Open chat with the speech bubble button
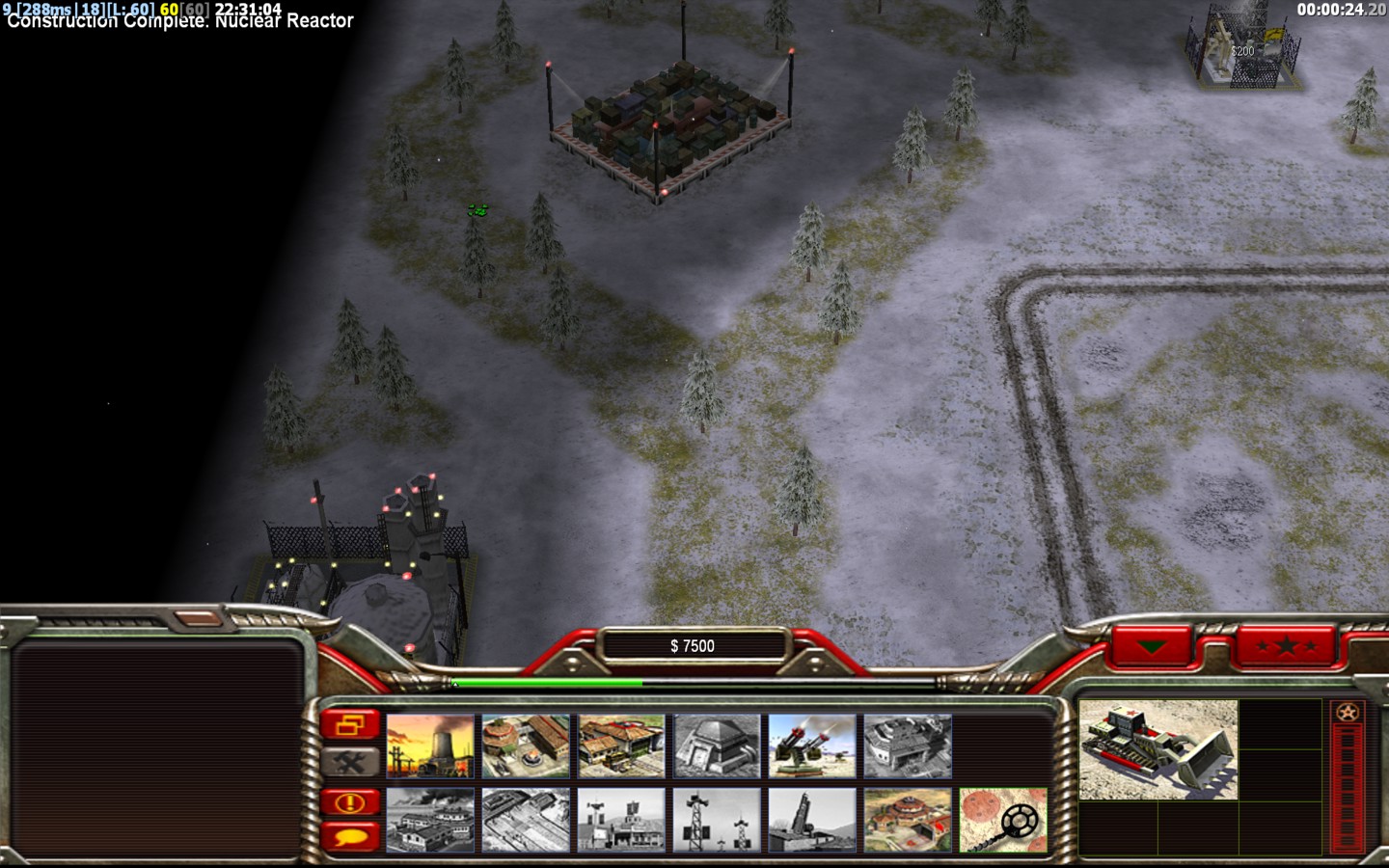The image size is (1389, 868). 350,835
